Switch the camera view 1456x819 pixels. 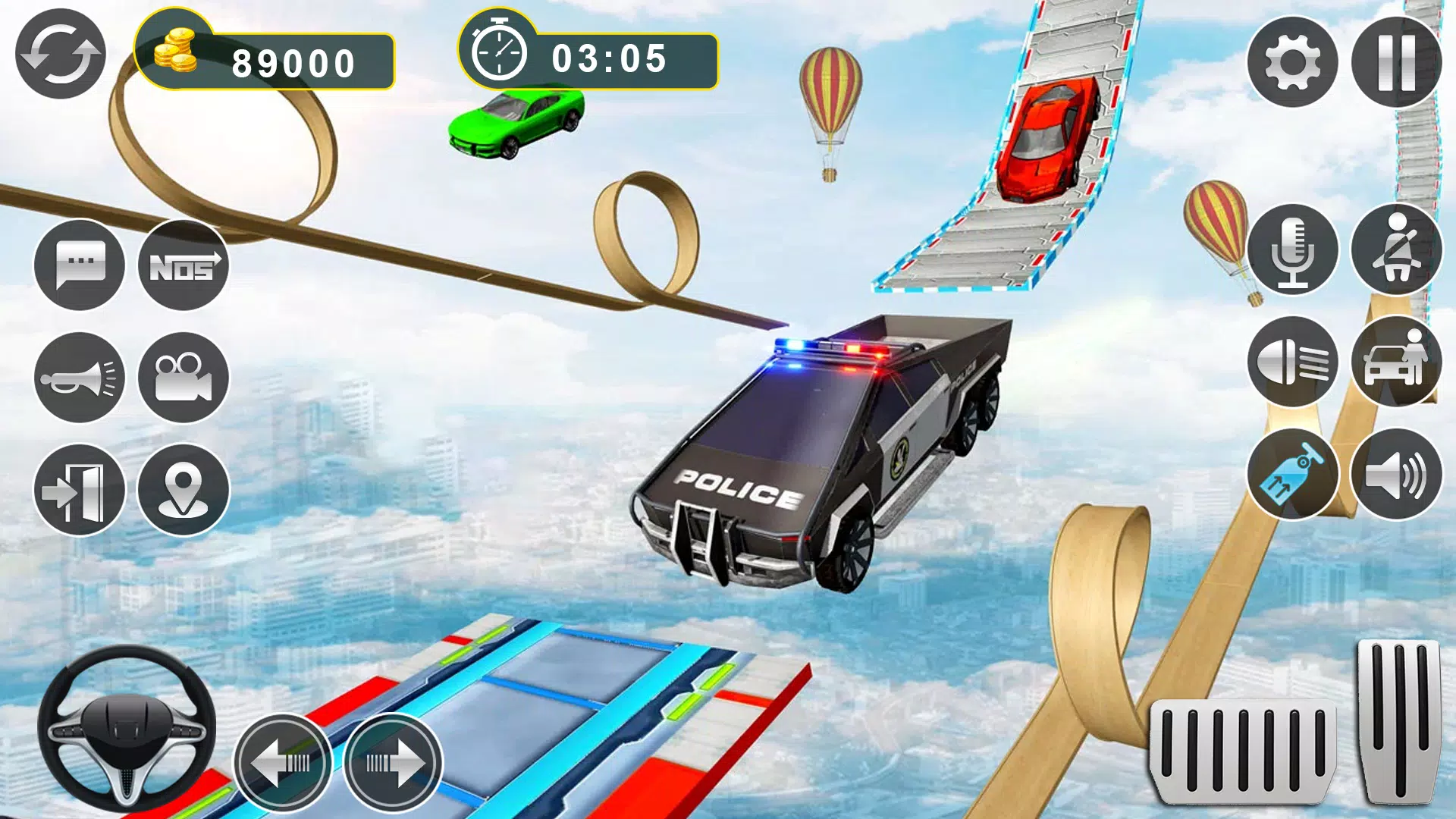pos(184,378)
